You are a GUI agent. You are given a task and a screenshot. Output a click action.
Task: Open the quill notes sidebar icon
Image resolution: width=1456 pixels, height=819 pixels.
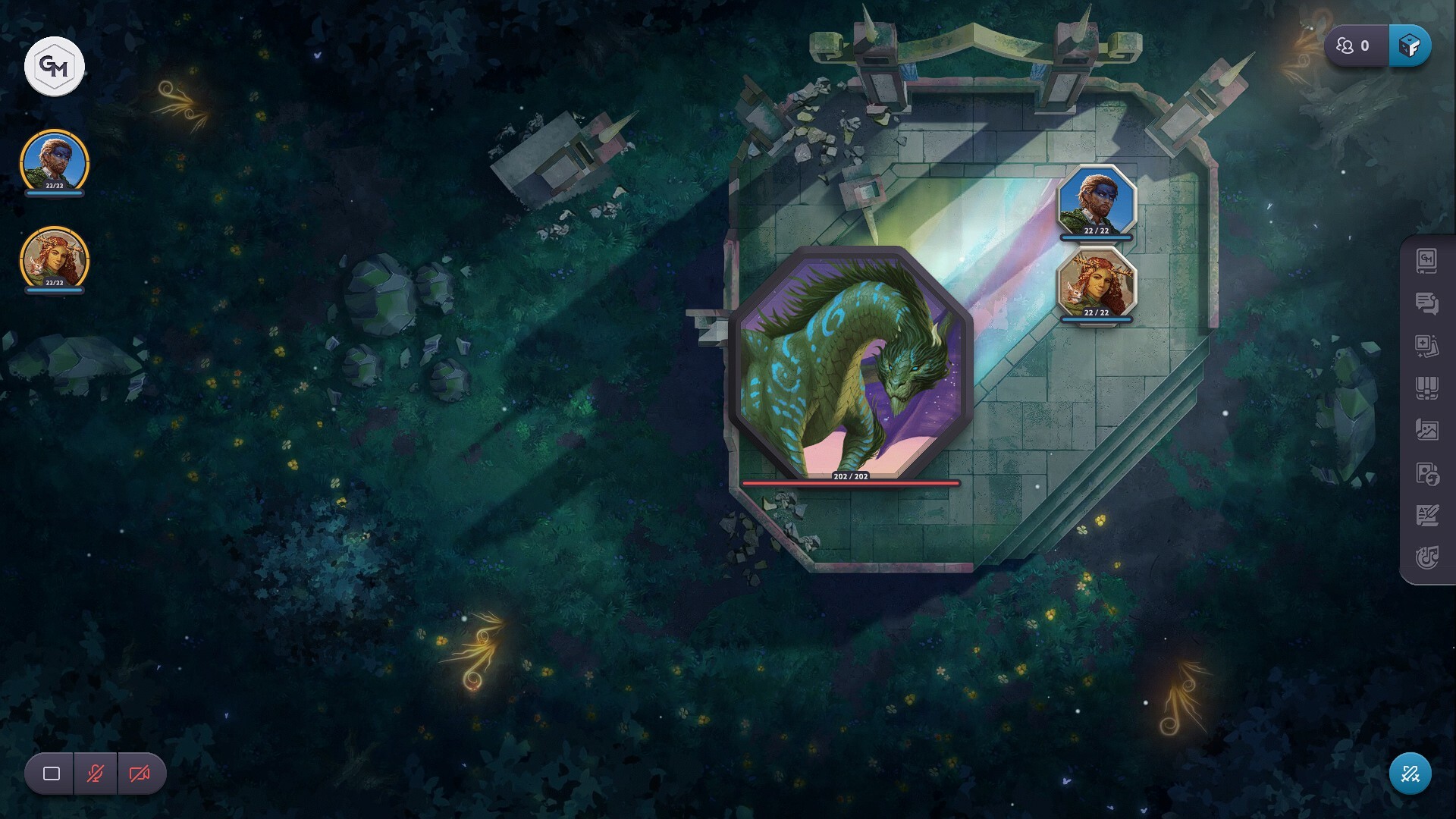[1426, 516]
